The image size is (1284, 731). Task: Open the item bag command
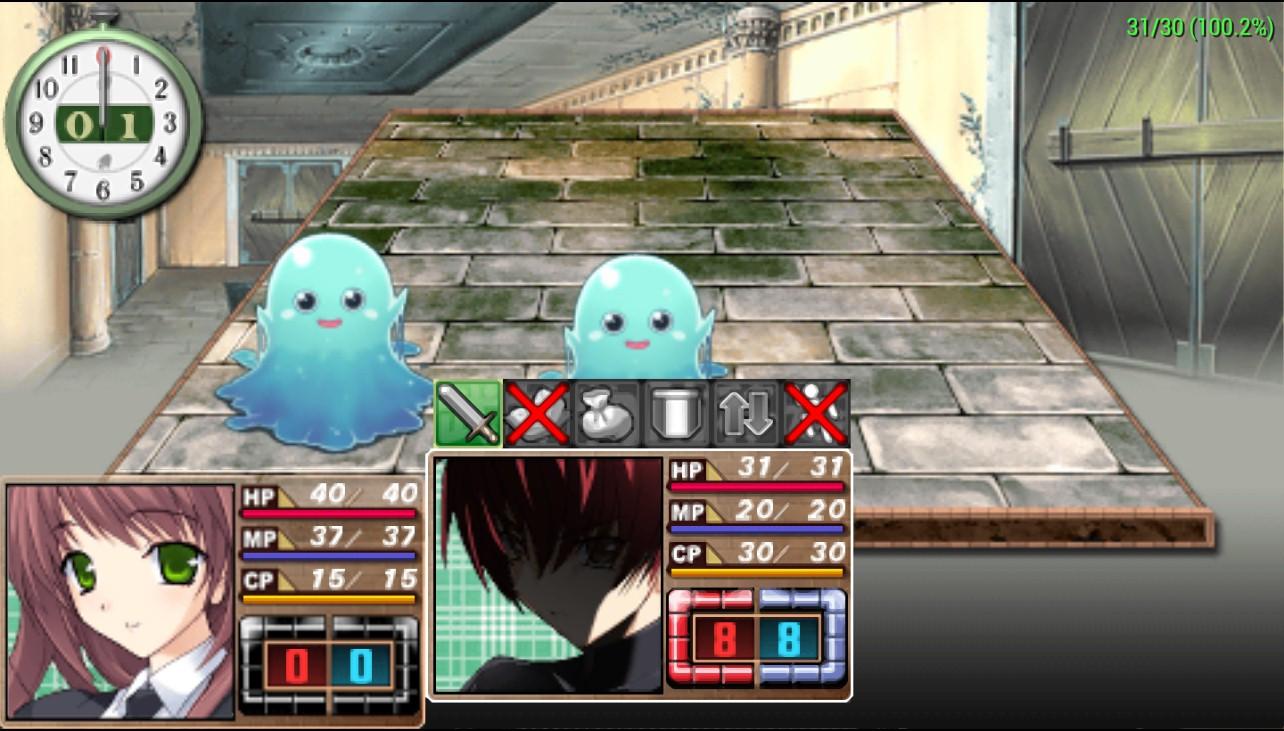(x=606, y=413)
